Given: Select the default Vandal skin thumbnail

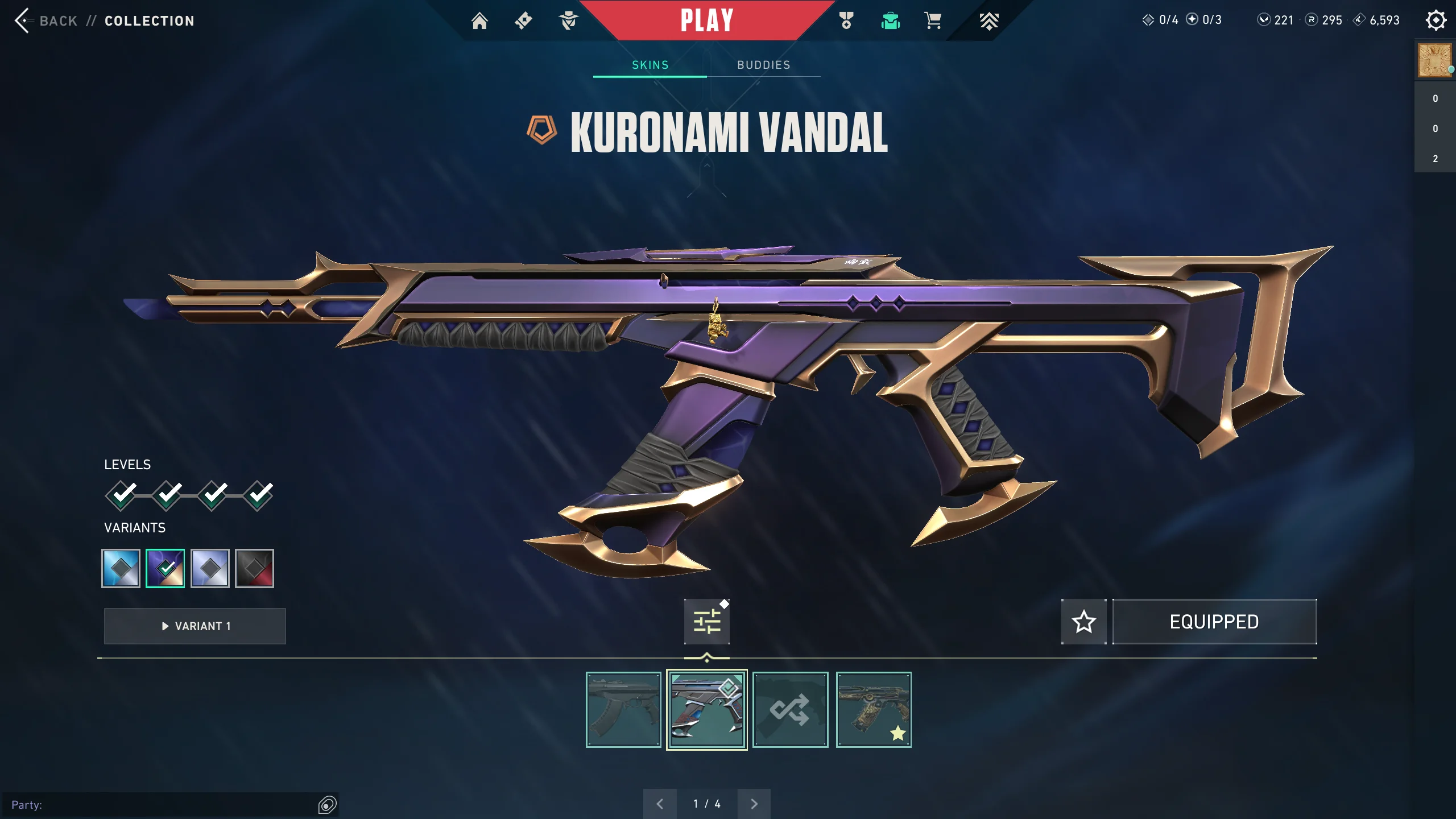Looking at the screenshot, I should [623, 710].
